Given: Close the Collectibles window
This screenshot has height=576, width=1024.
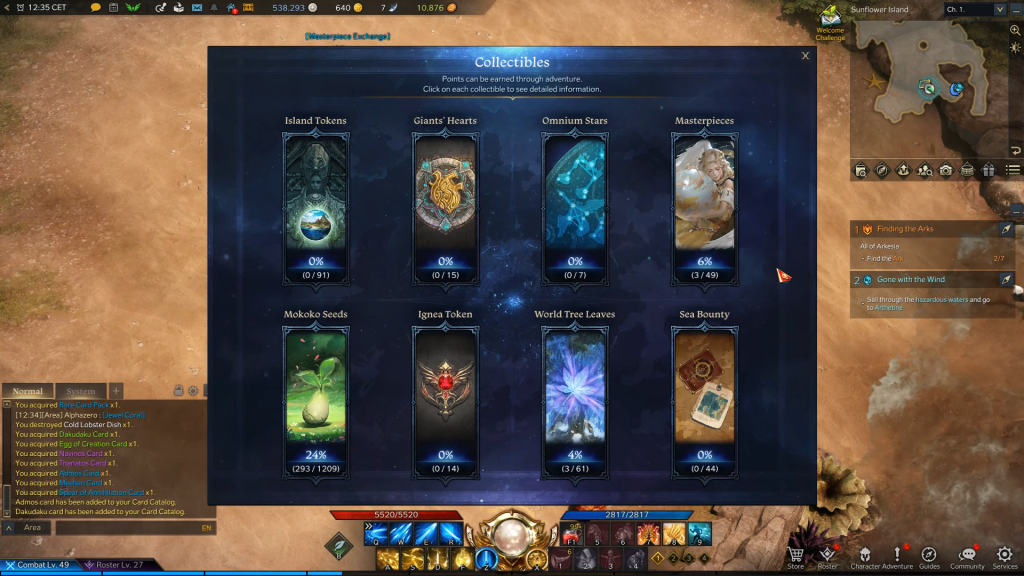Looking at the screenshot, I should tap(805, 56).
